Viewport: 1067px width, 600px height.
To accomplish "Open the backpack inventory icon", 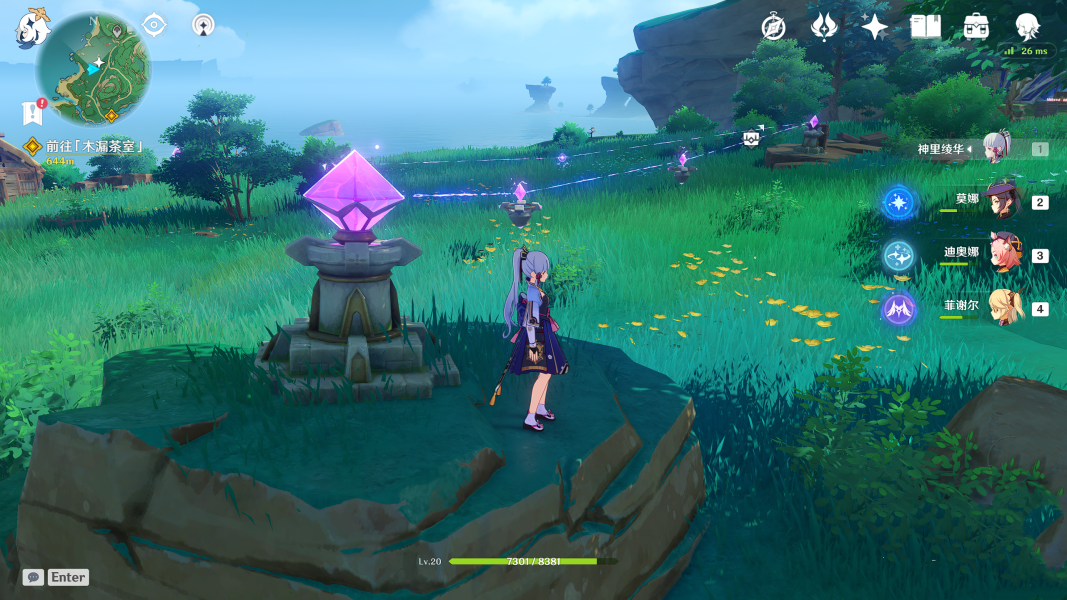I will [x=977, y=27].
